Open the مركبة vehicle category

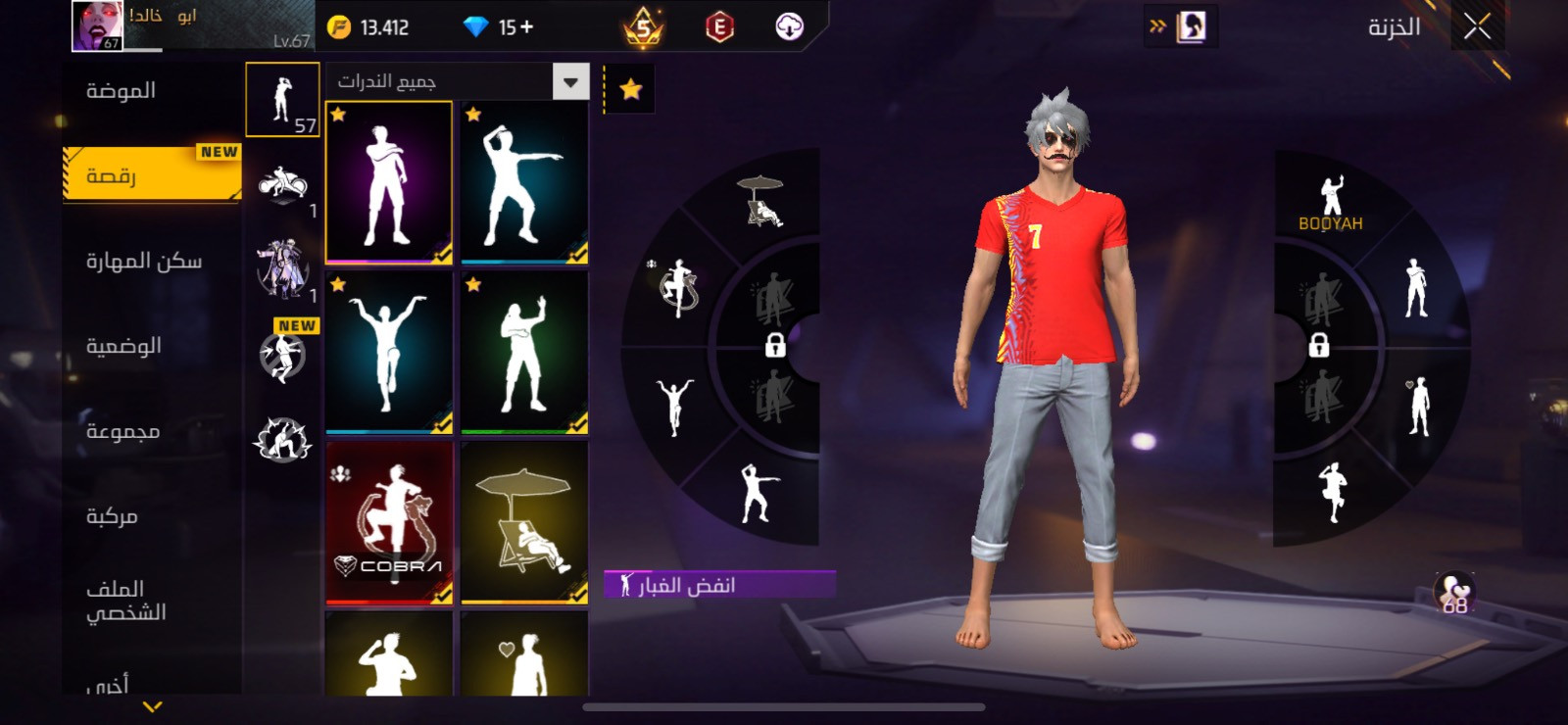112,516
